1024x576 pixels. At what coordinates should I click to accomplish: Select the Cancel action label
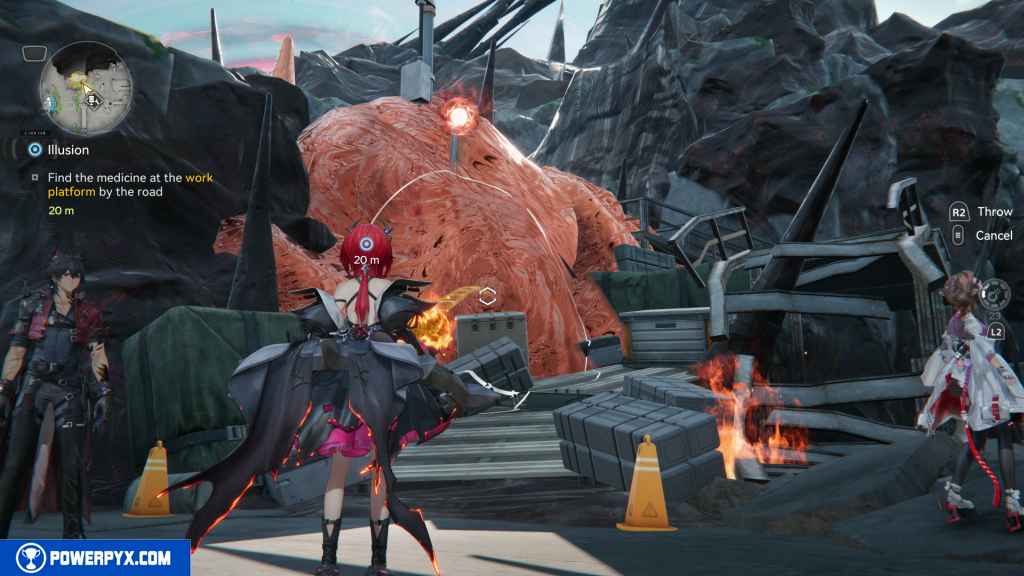point(994,235)
